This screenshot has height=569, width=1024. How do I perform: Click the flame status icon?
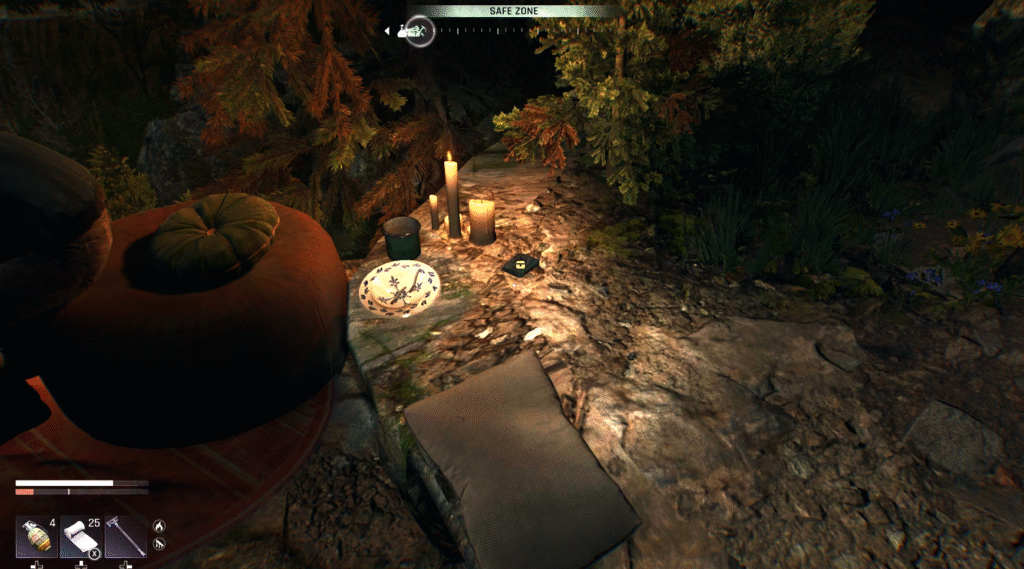coord(158,525)
